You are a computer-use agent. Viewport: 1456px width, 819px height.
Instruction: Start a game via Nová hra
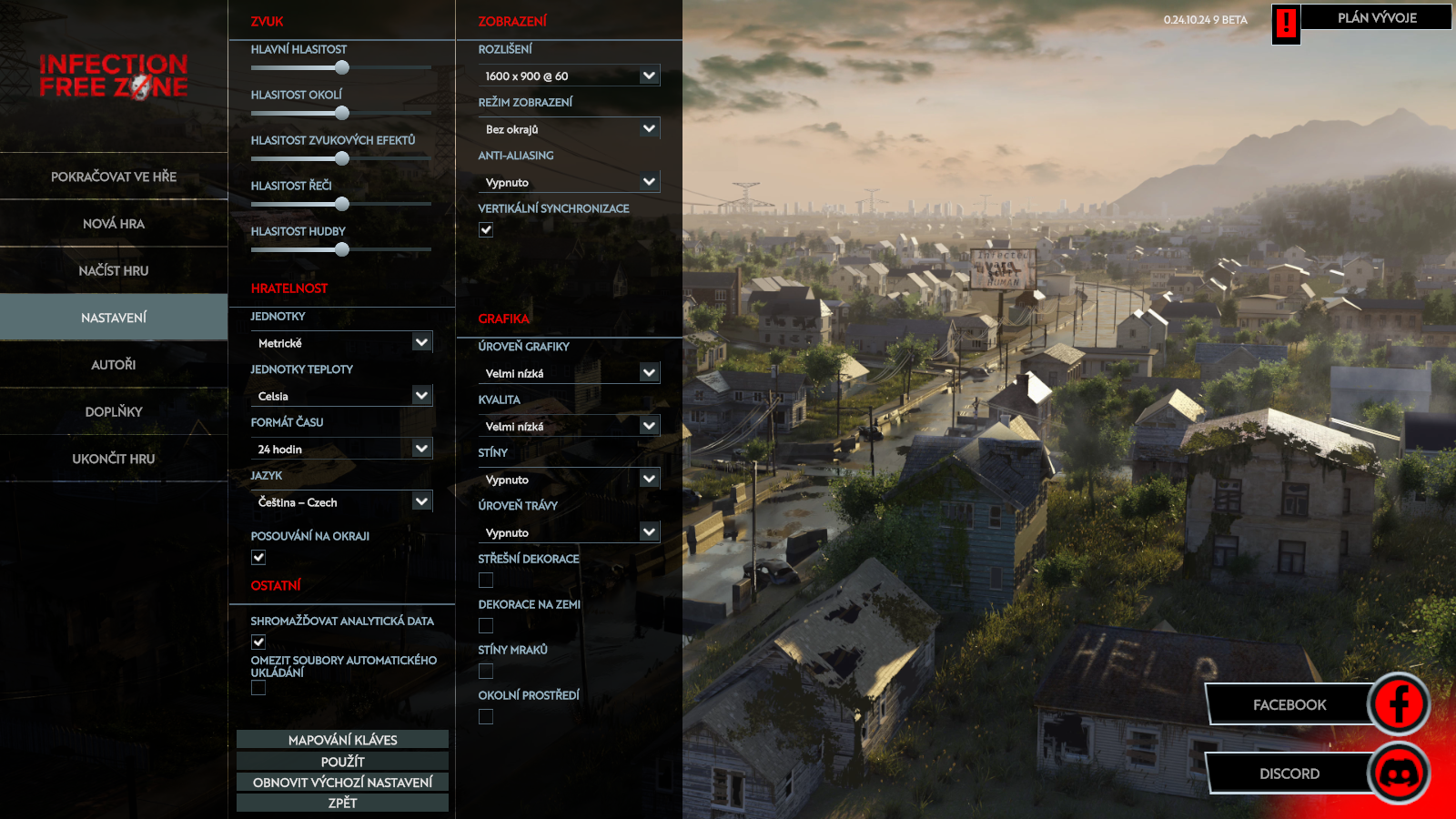coord(114,224)
